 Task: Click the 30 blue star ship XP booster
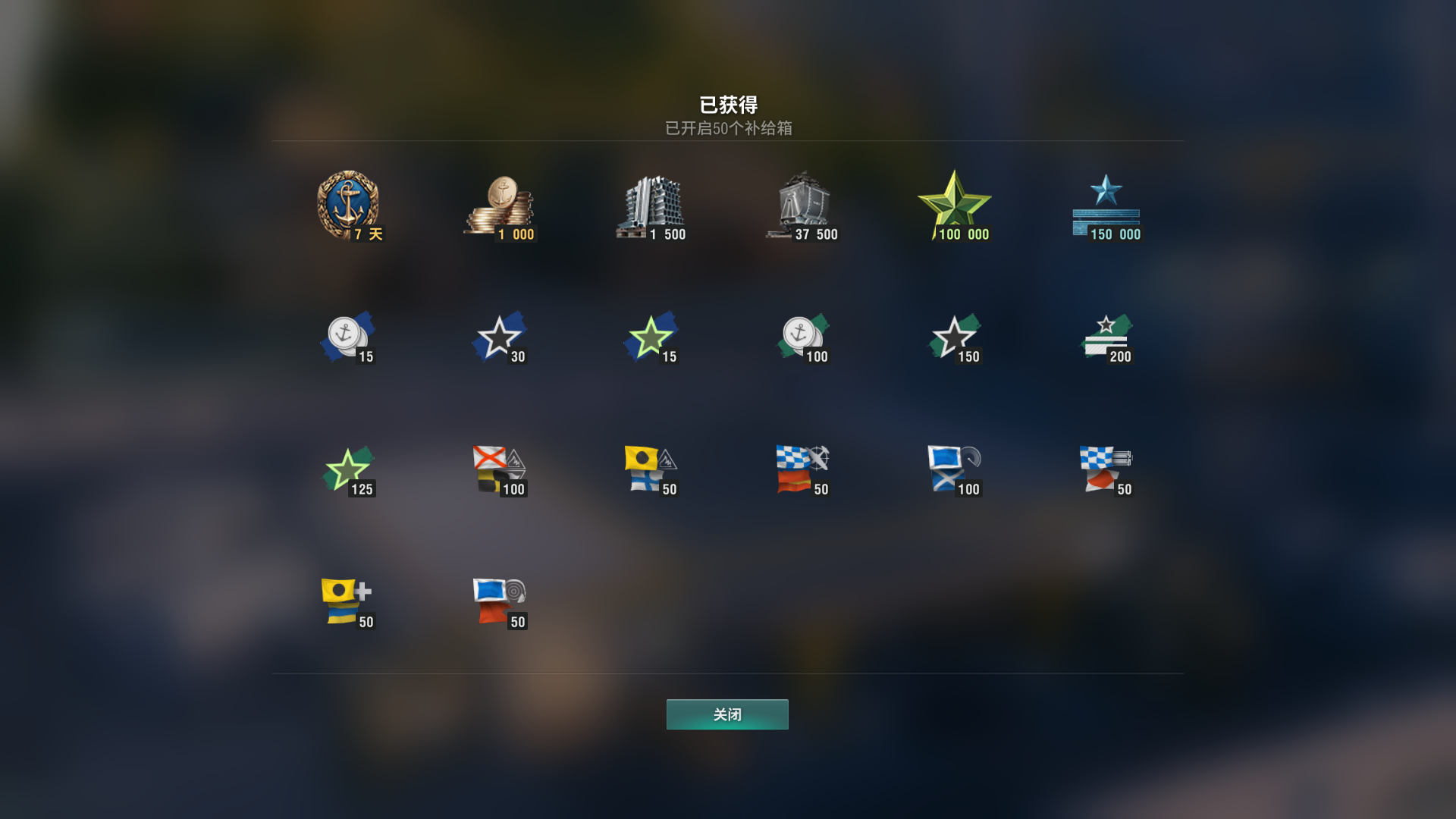(x=500, y=337)
